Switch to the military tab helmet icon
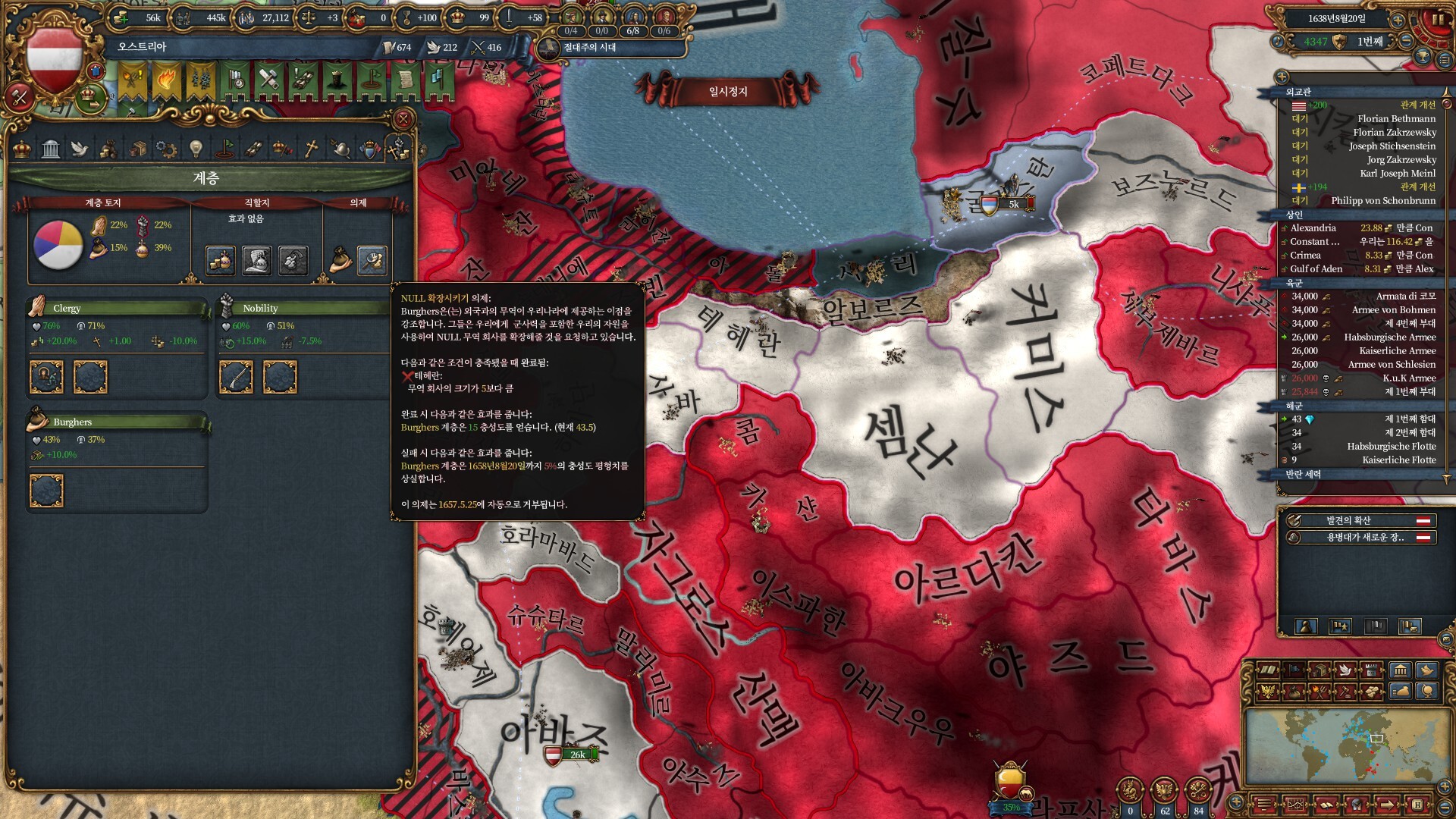 point(340,148)
